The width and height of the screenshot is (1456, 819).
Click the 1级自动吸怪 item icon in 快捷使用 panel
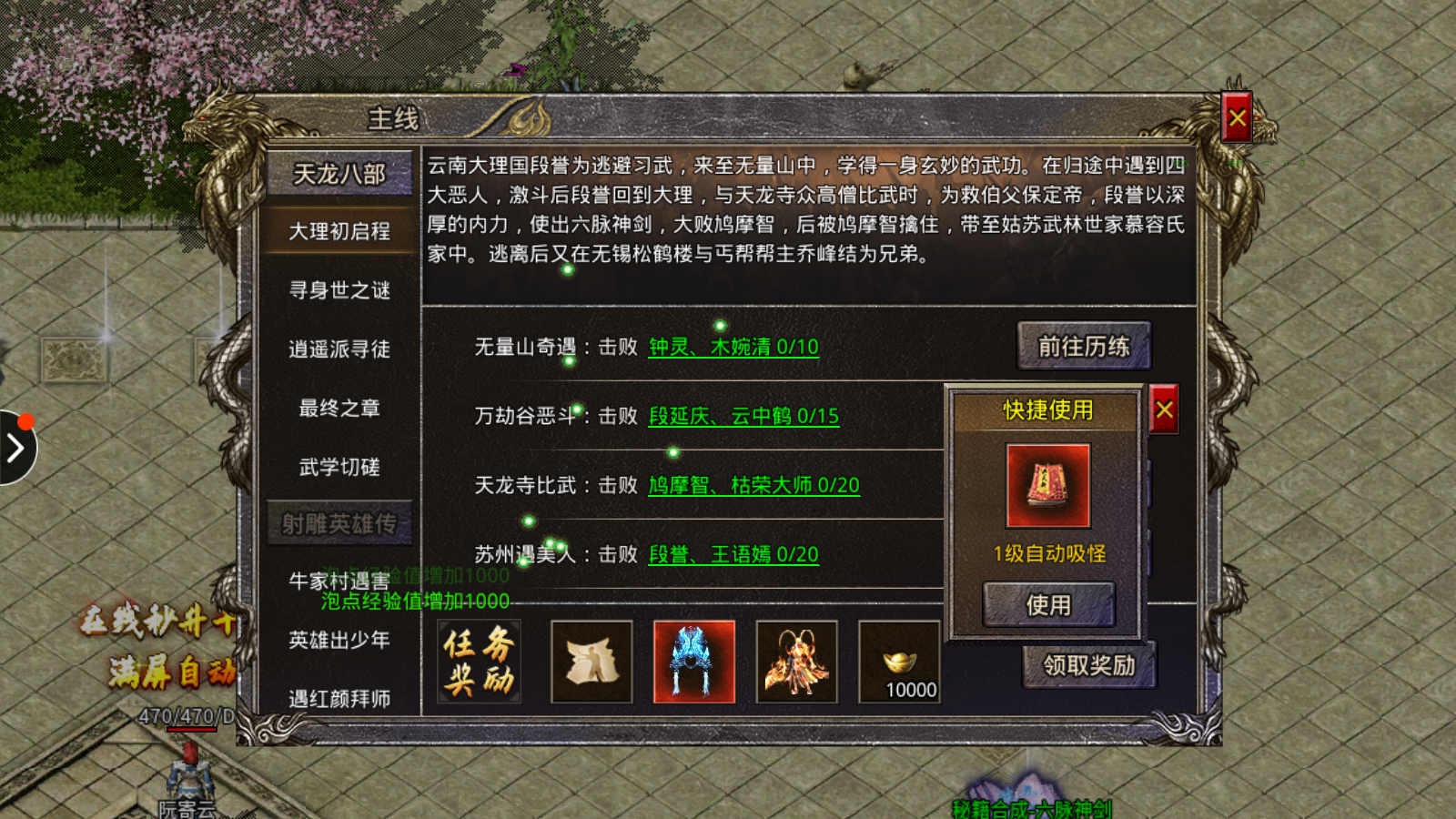point(1048,485)
